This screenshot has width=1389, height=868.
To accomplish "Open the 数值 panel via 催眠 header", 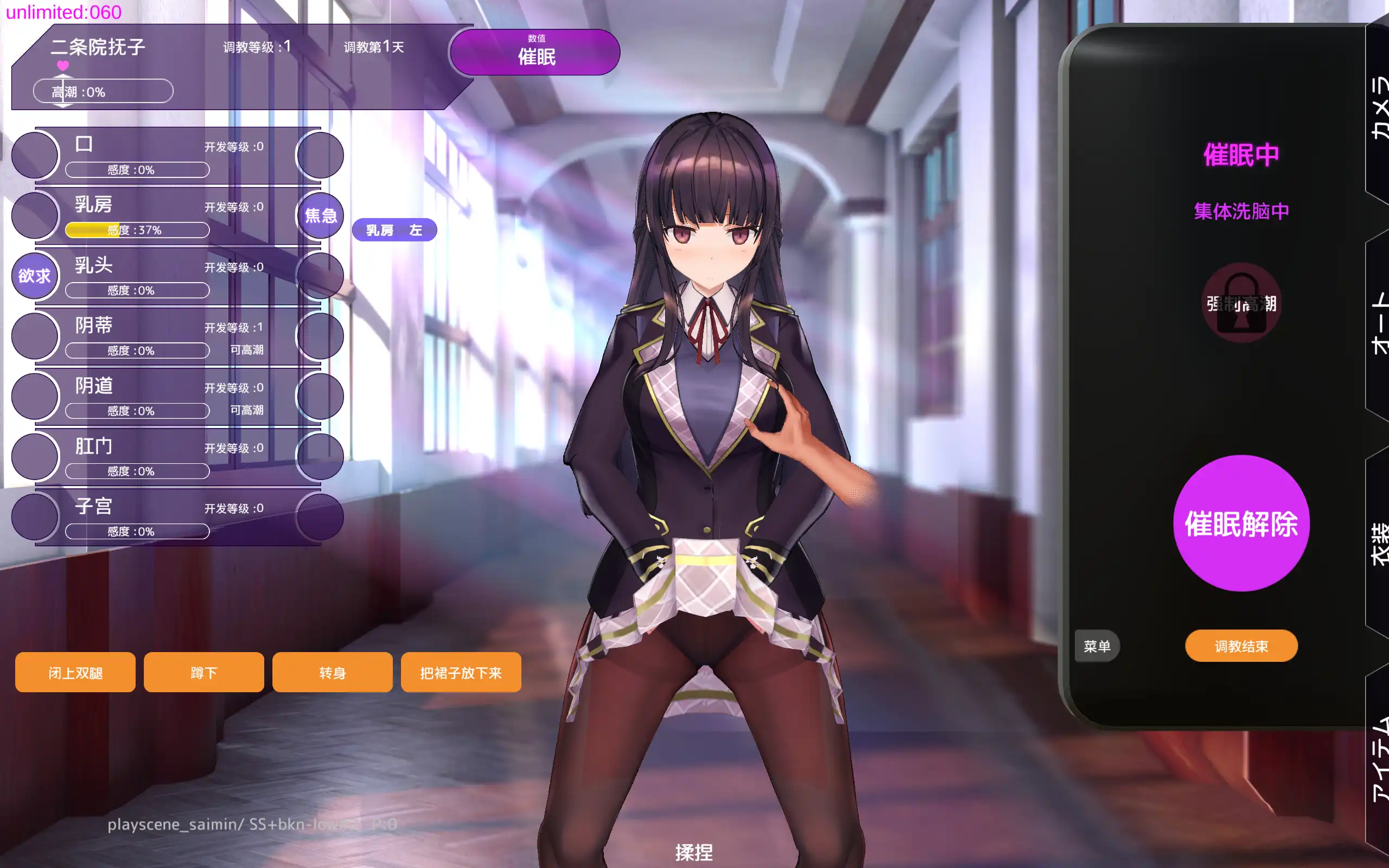I will point(534,52).
